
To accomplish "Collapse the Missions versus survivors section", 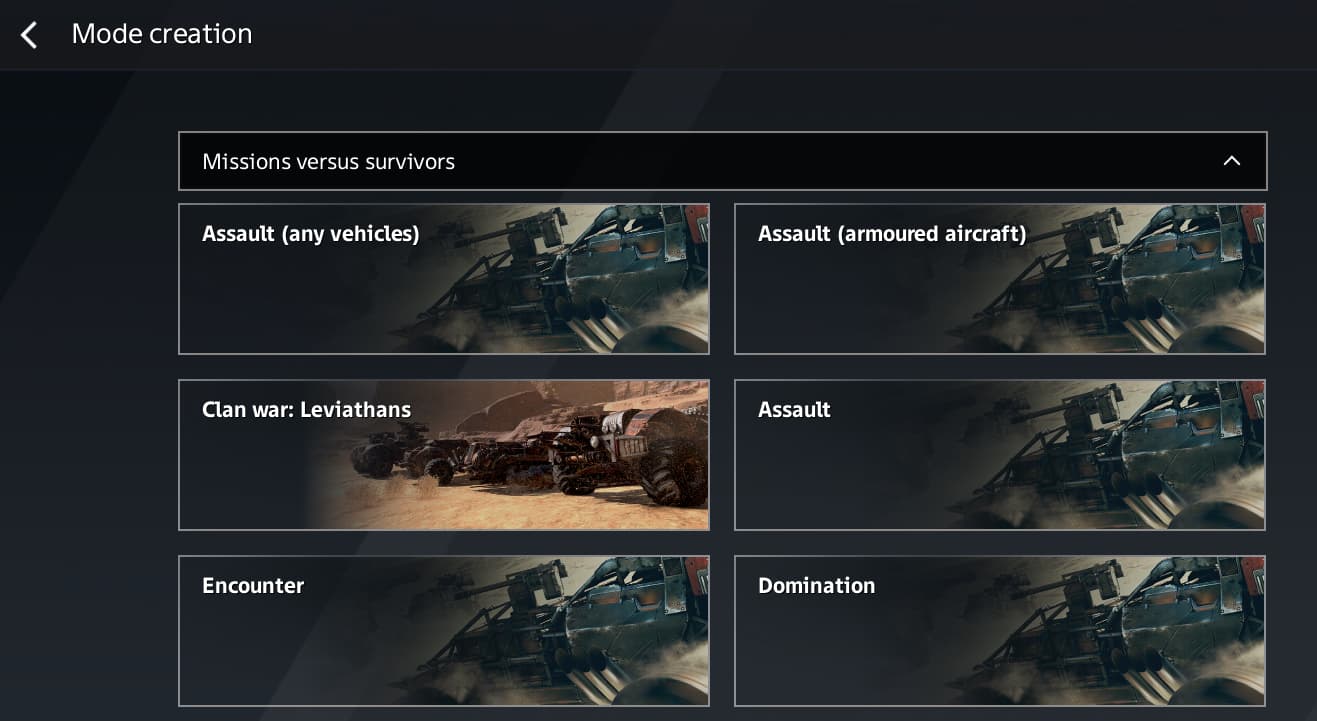I will click(1231, 161).
